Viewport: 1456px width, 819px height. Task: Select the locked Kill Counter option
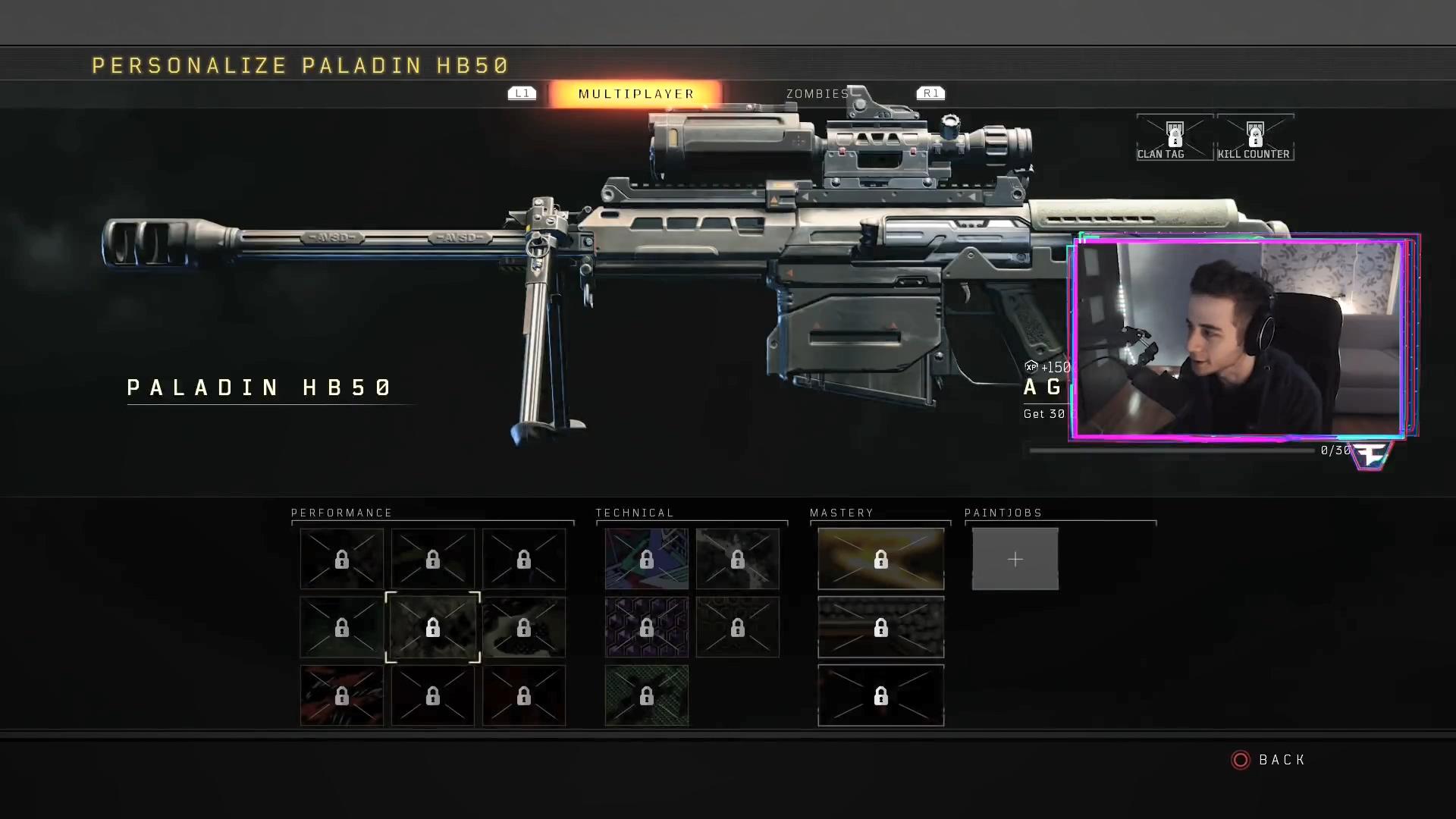[x=1254, y=138]
